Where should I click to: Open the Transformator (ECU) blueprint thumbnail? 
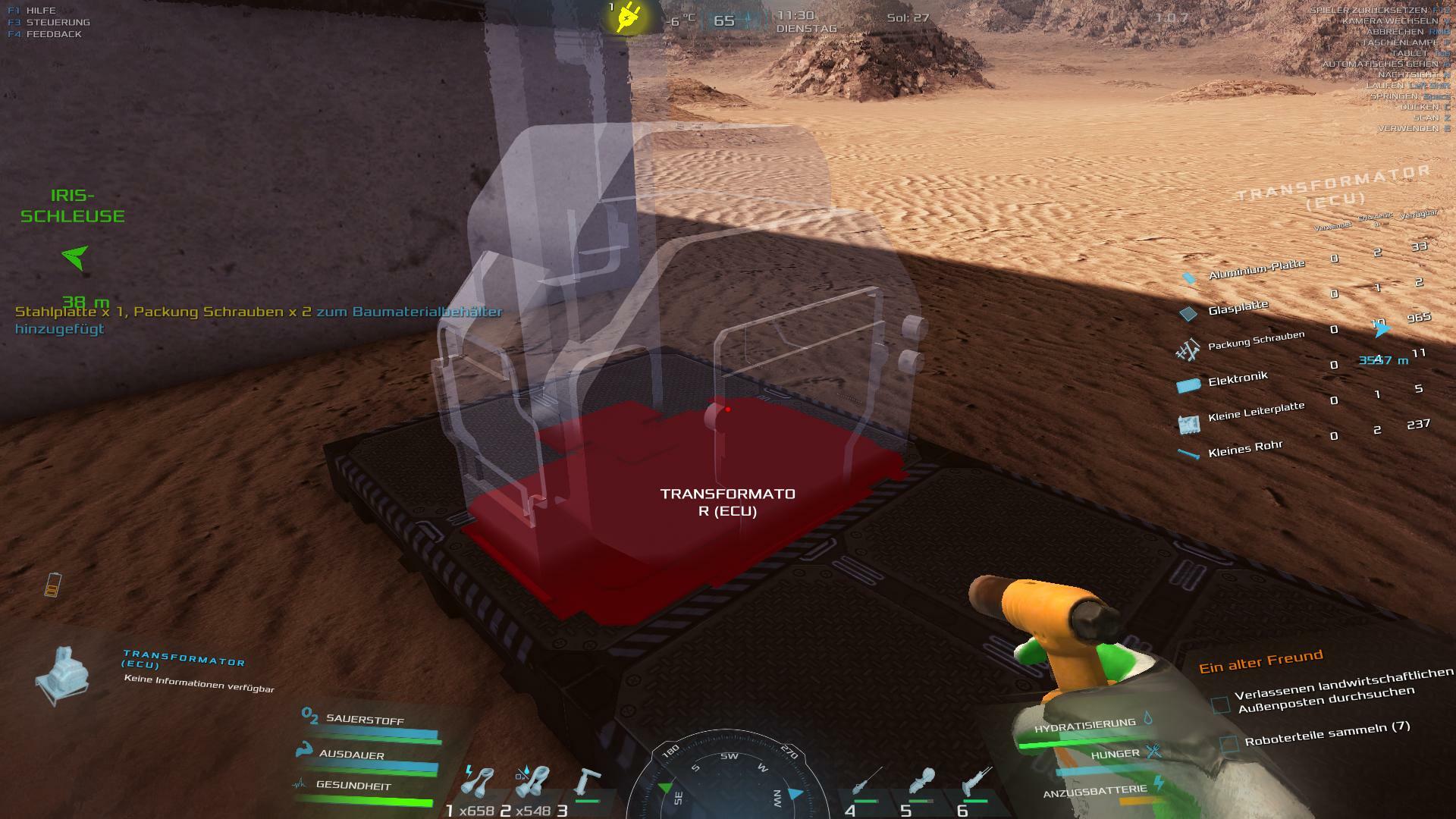[x=63, y=674]
